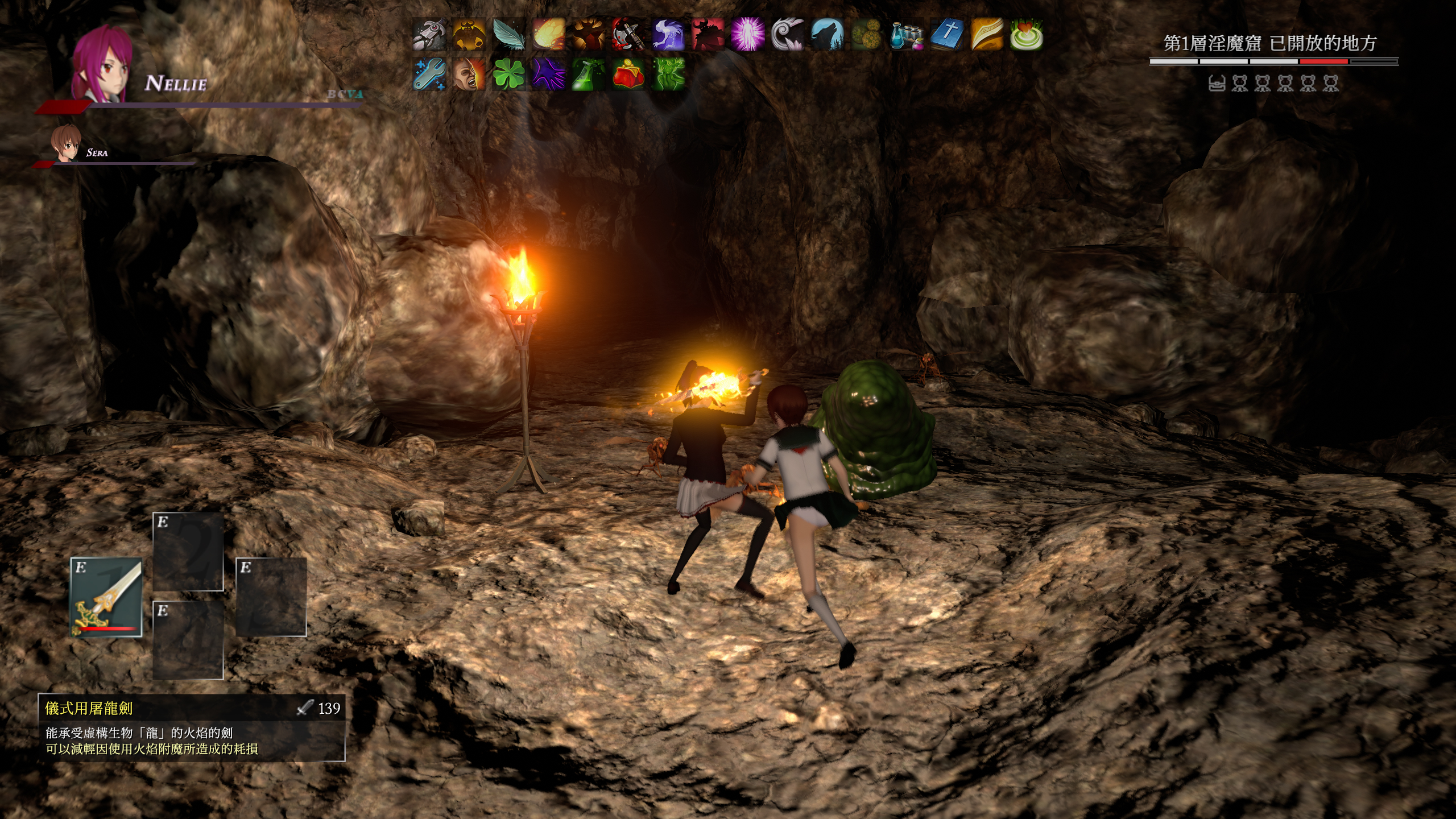The image size is (1456, 819).
Task: Select the potion bottles buff icon
Action: point(907,34)
